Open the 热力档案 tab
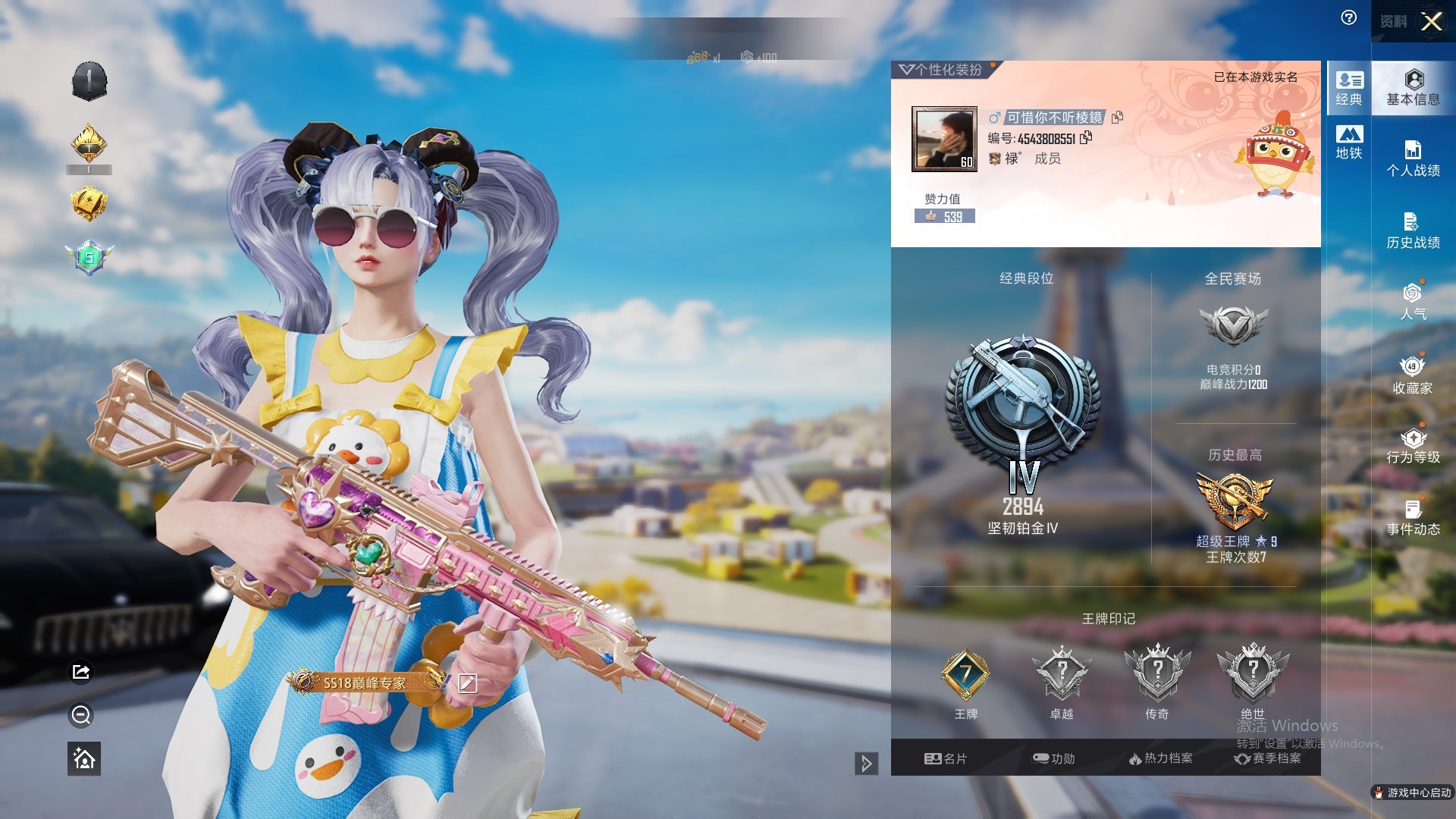The width and height of the screenshot is (1456, 819). tap(1160, 758)
